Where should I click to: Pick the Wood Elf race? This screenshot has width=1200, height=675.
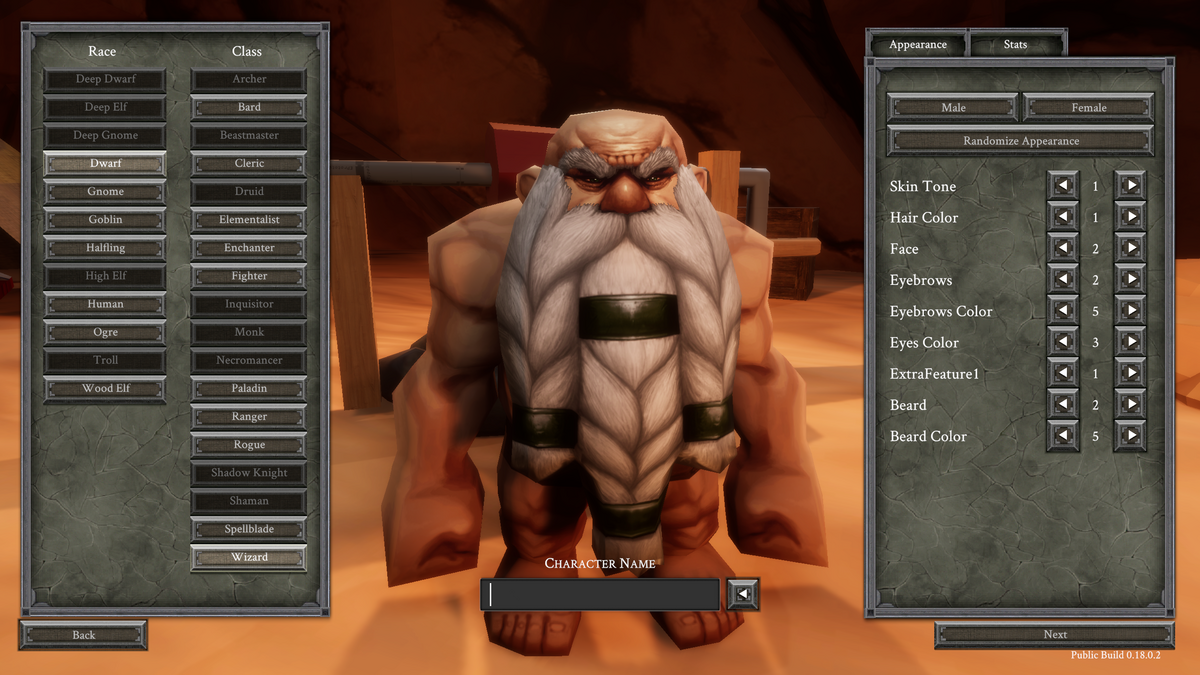point(105,388)
